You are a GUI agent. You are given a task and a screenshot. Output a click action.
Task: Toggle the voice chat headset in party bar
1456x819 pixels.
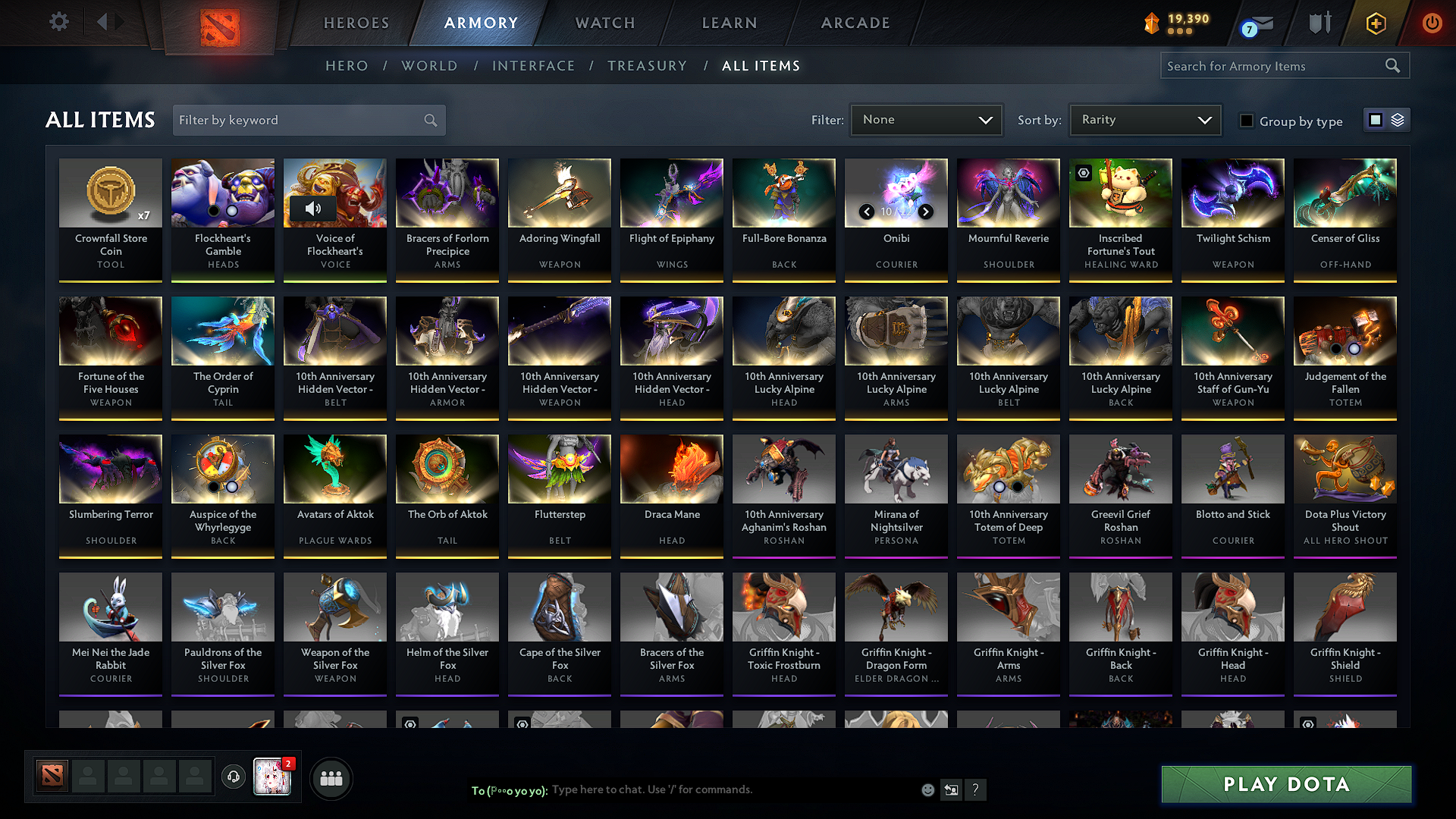coord(234,778)
